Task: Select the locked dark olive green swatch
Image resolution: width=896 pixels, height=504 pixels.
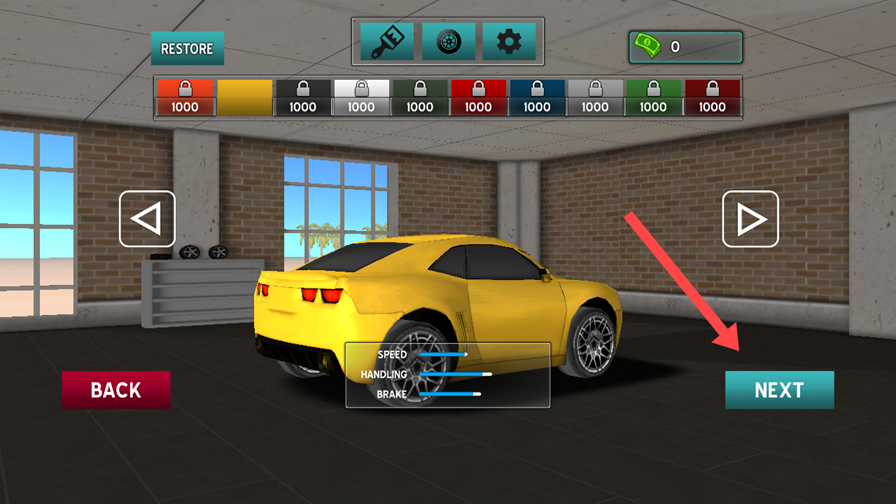Action: (420, 98)
